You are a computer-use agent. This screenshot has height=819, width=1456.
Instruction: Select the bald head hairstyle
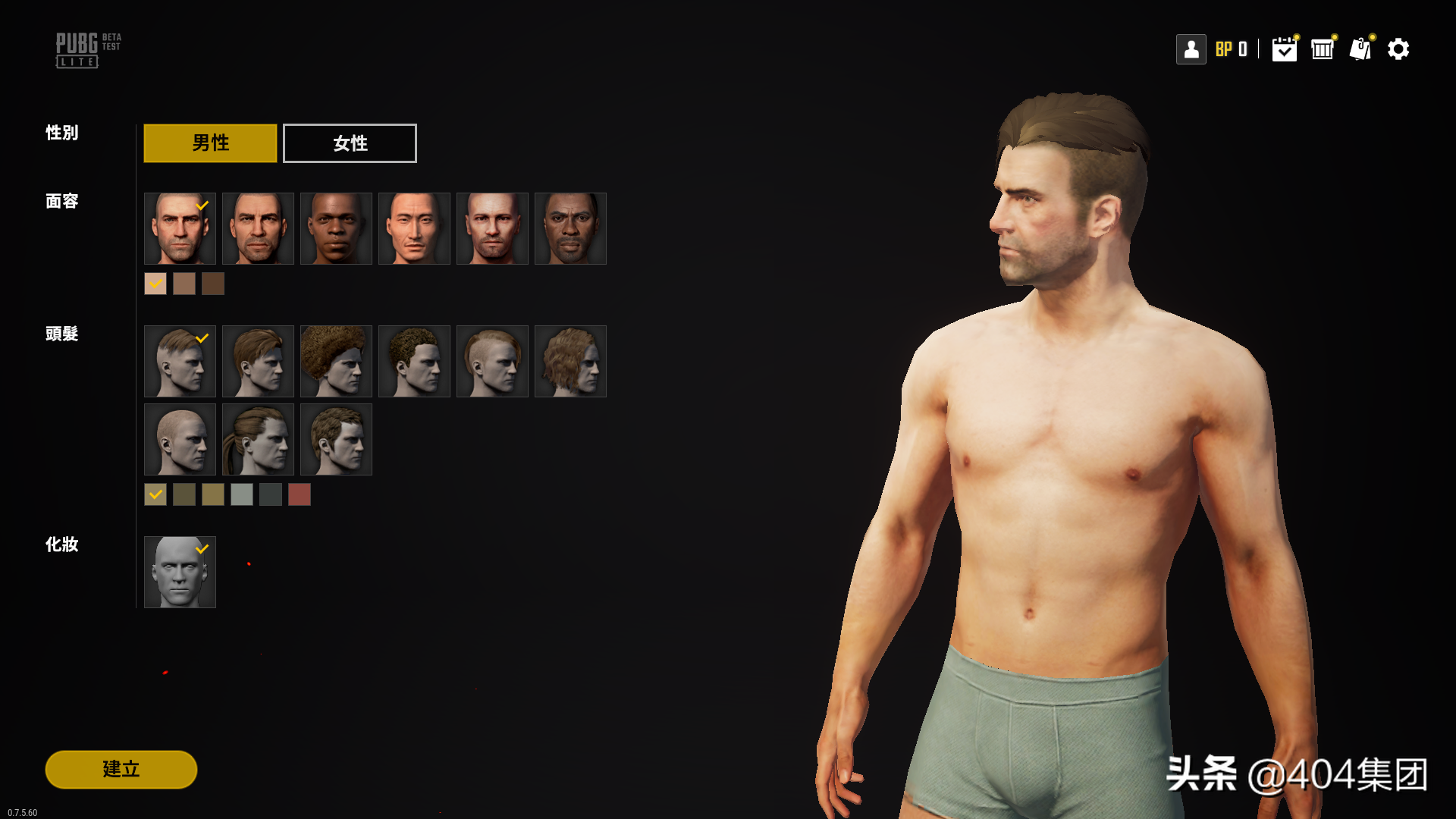click(x=180, y=439)
